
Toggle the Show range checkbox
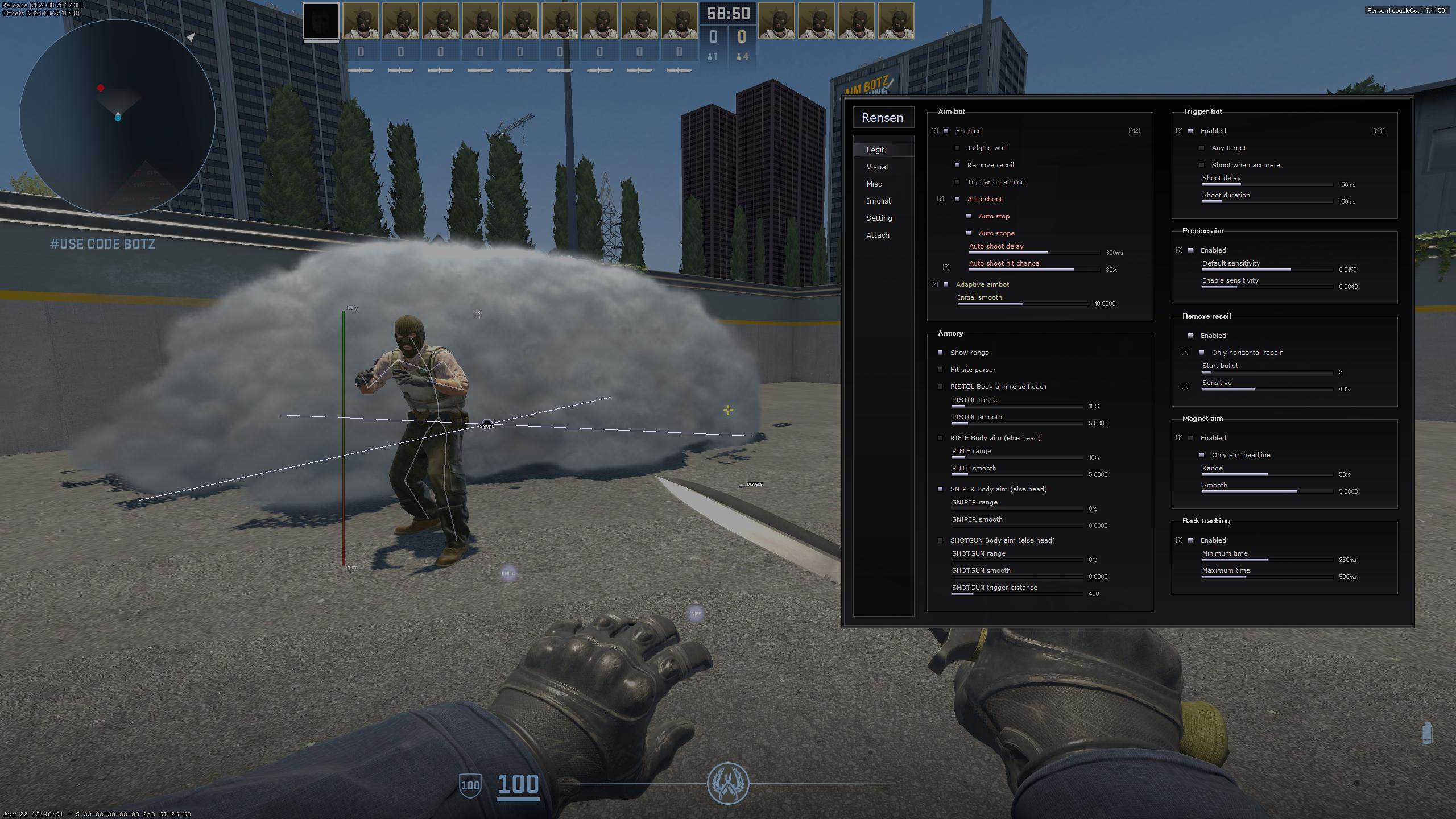[x=941, y=353]
